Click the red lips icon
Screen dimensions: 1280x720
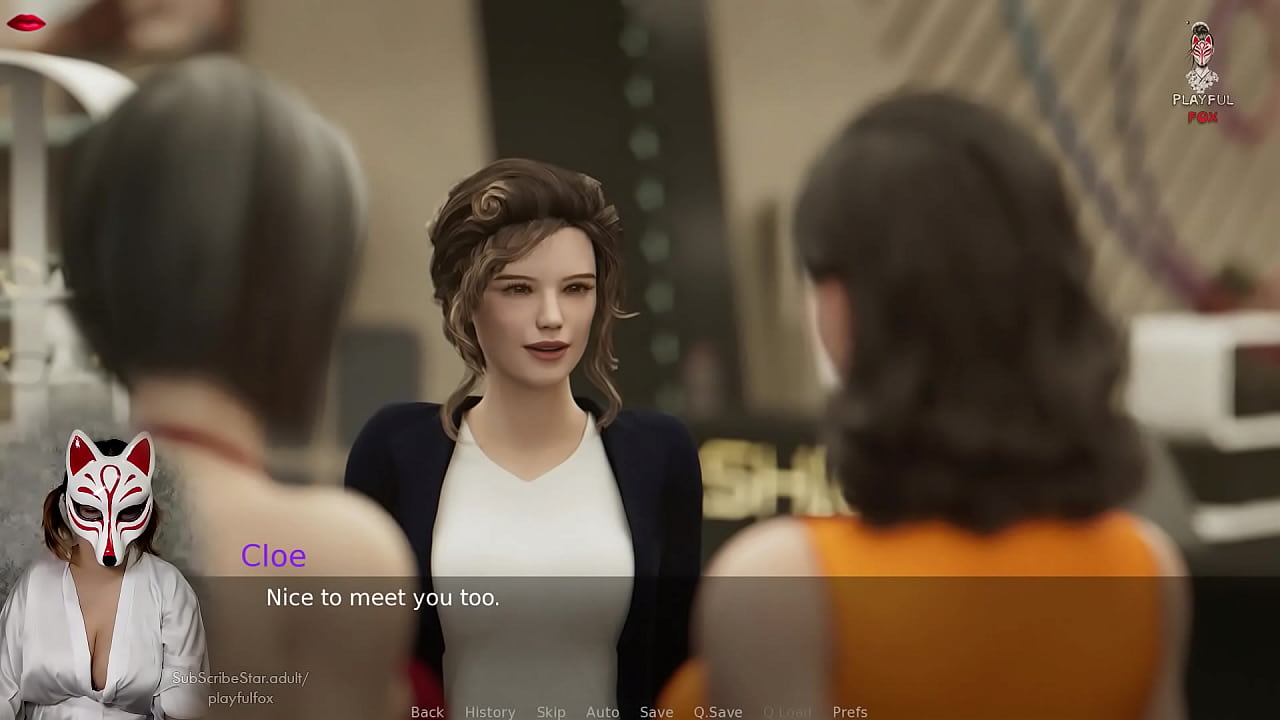26,23
